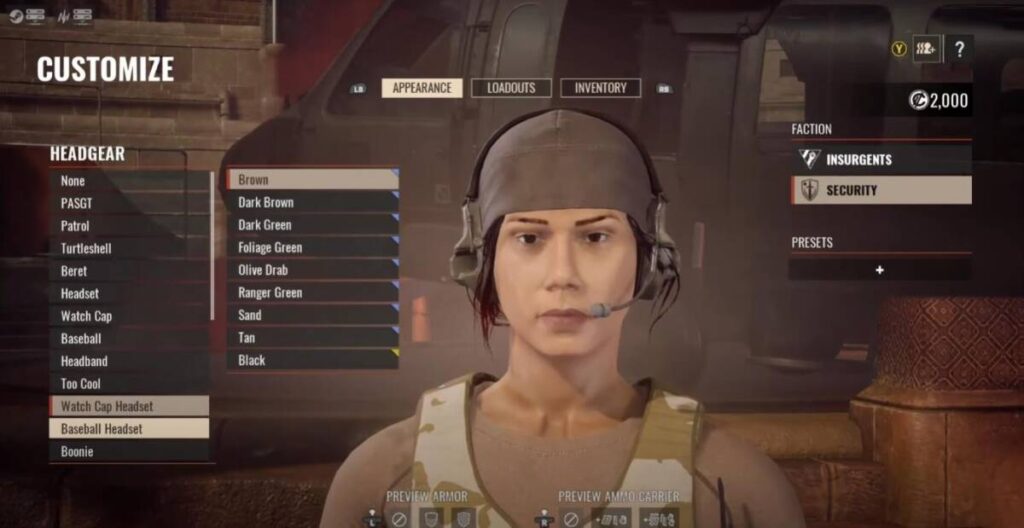The height and width of the screenshot is (528, 1024).
Task: Select the Security faction
Action: point(880,190)
